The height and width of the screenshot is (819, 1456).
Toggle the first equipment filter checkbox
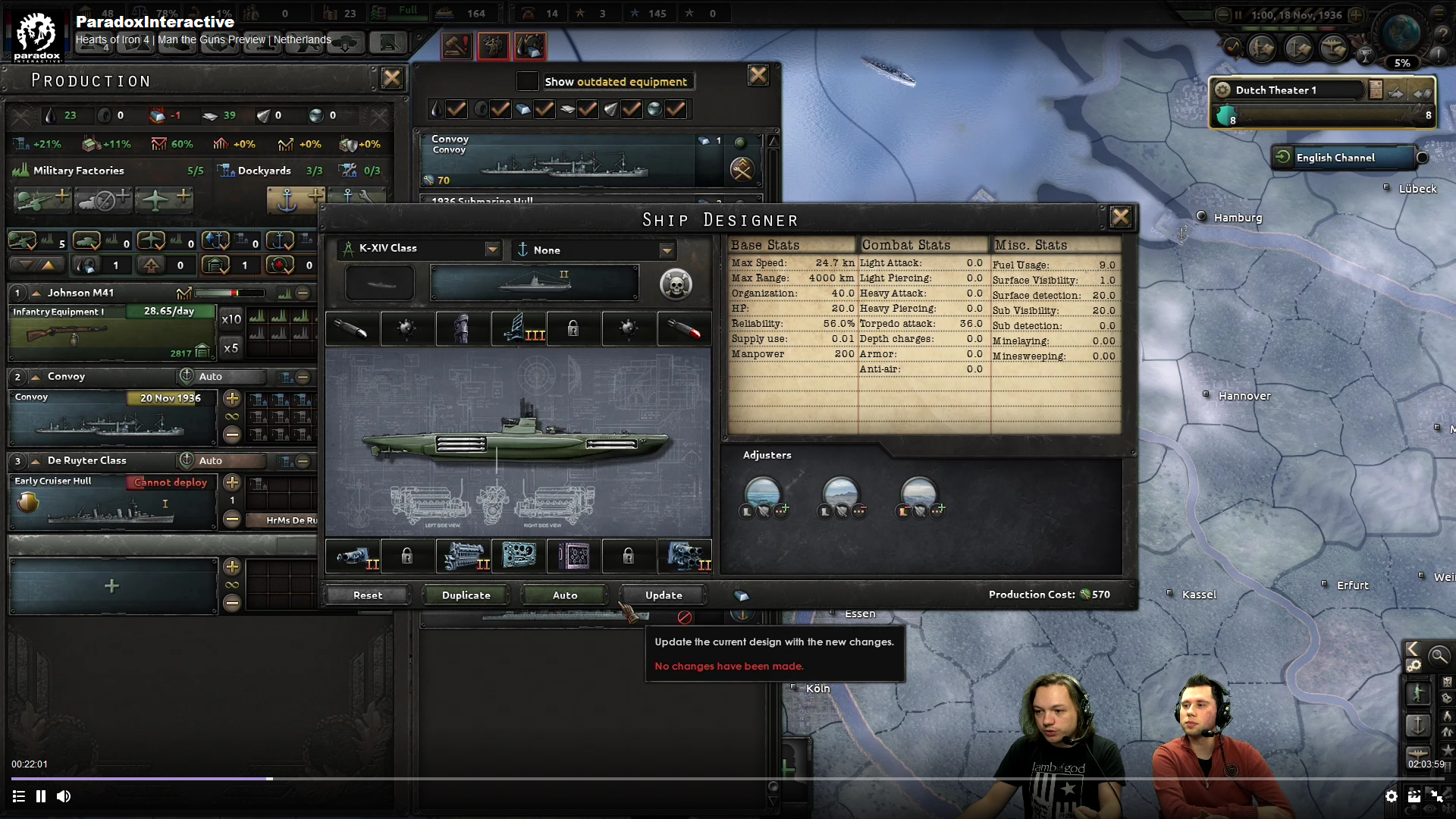tap(456, 109)
